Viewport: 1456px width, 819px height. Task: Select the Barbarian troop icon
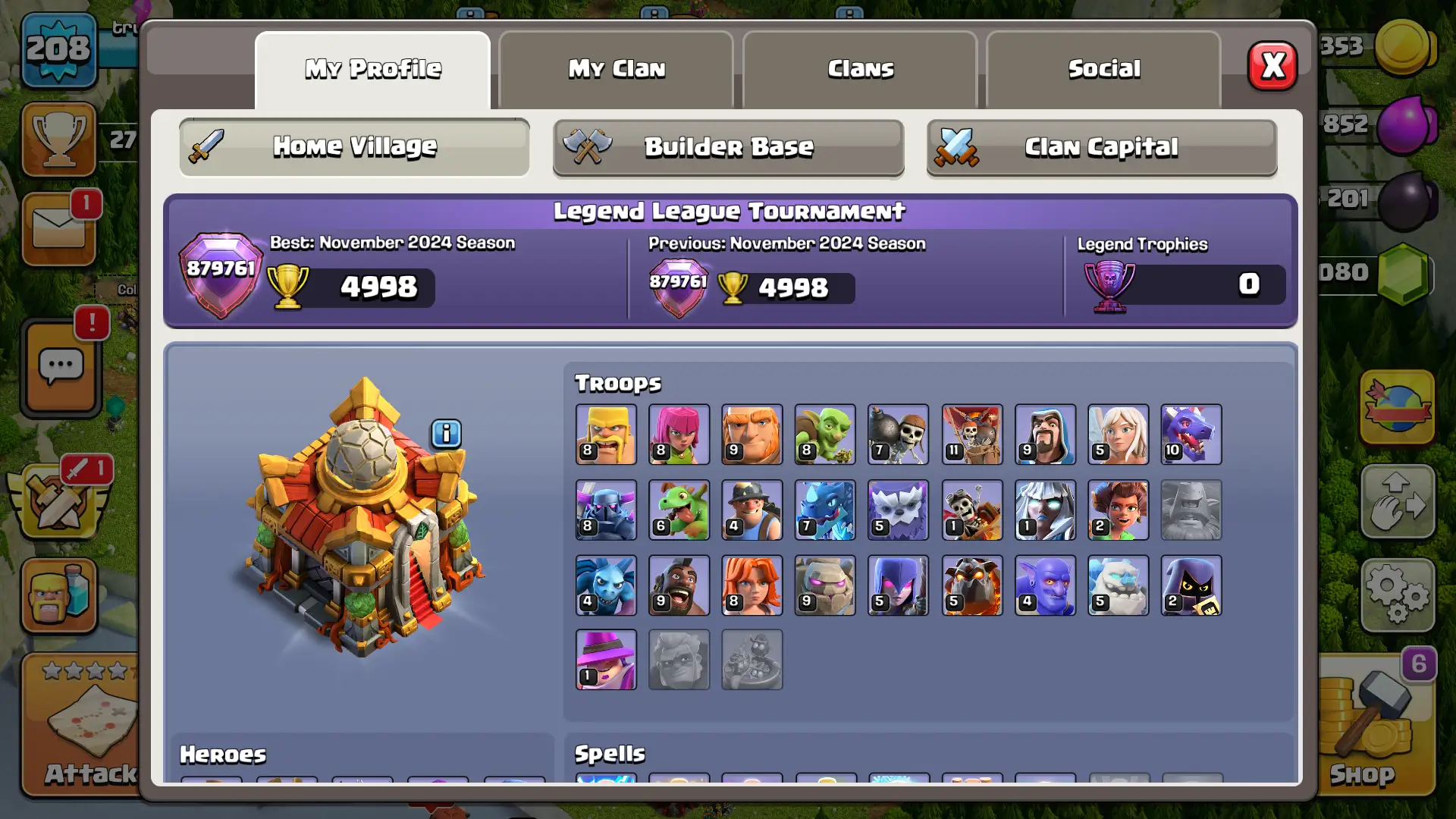(x=606, y=435)
